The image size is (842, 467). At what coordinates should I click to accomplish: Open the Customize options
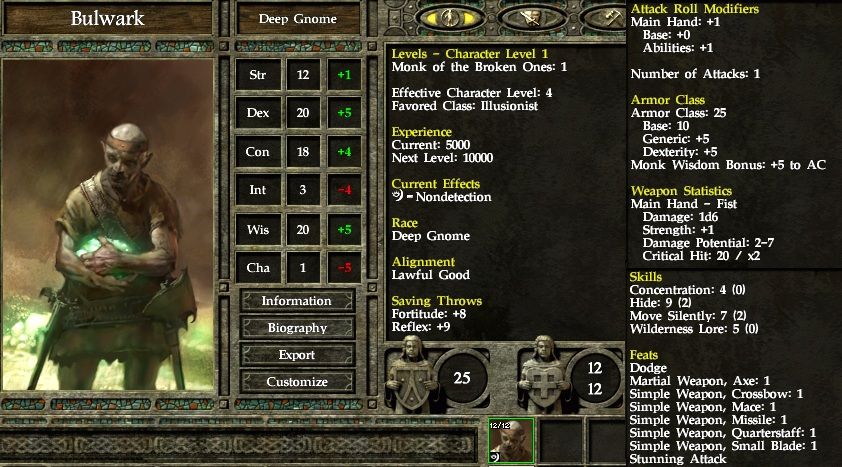(297, 382)
